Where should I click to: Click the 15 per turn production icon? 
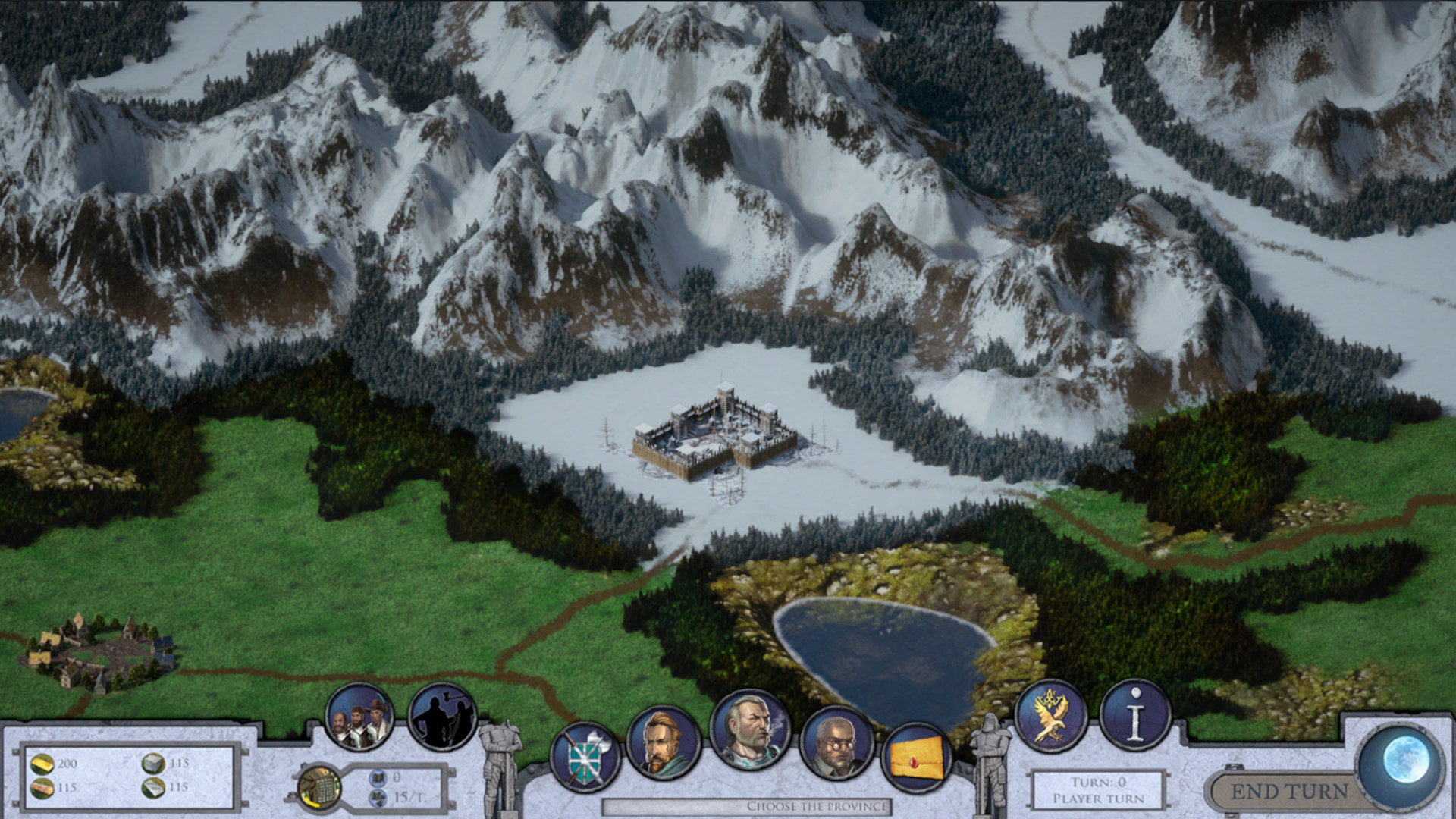378,798
